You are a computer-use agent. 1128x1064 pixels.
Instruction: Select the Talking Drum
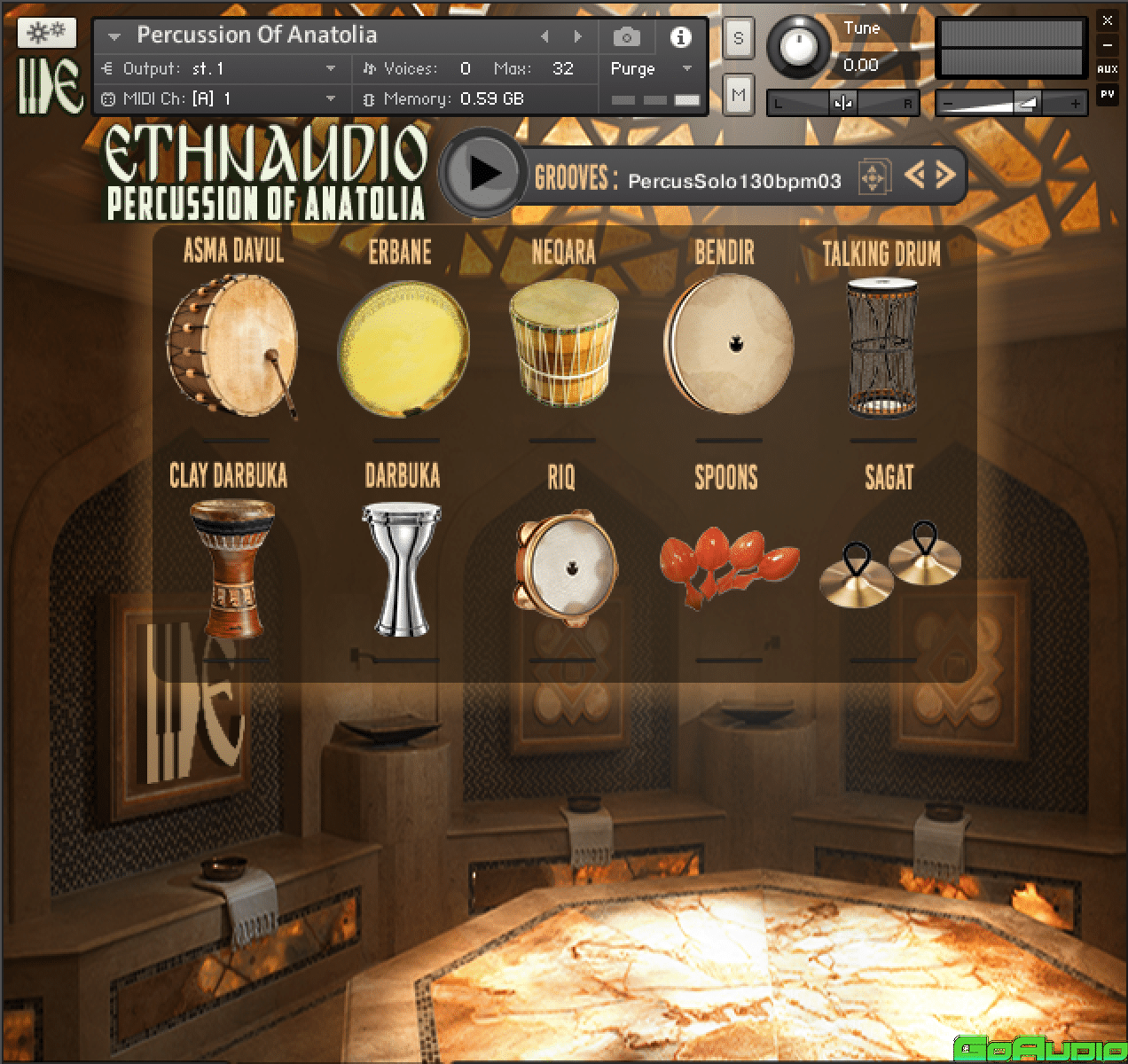click(881, 347)
